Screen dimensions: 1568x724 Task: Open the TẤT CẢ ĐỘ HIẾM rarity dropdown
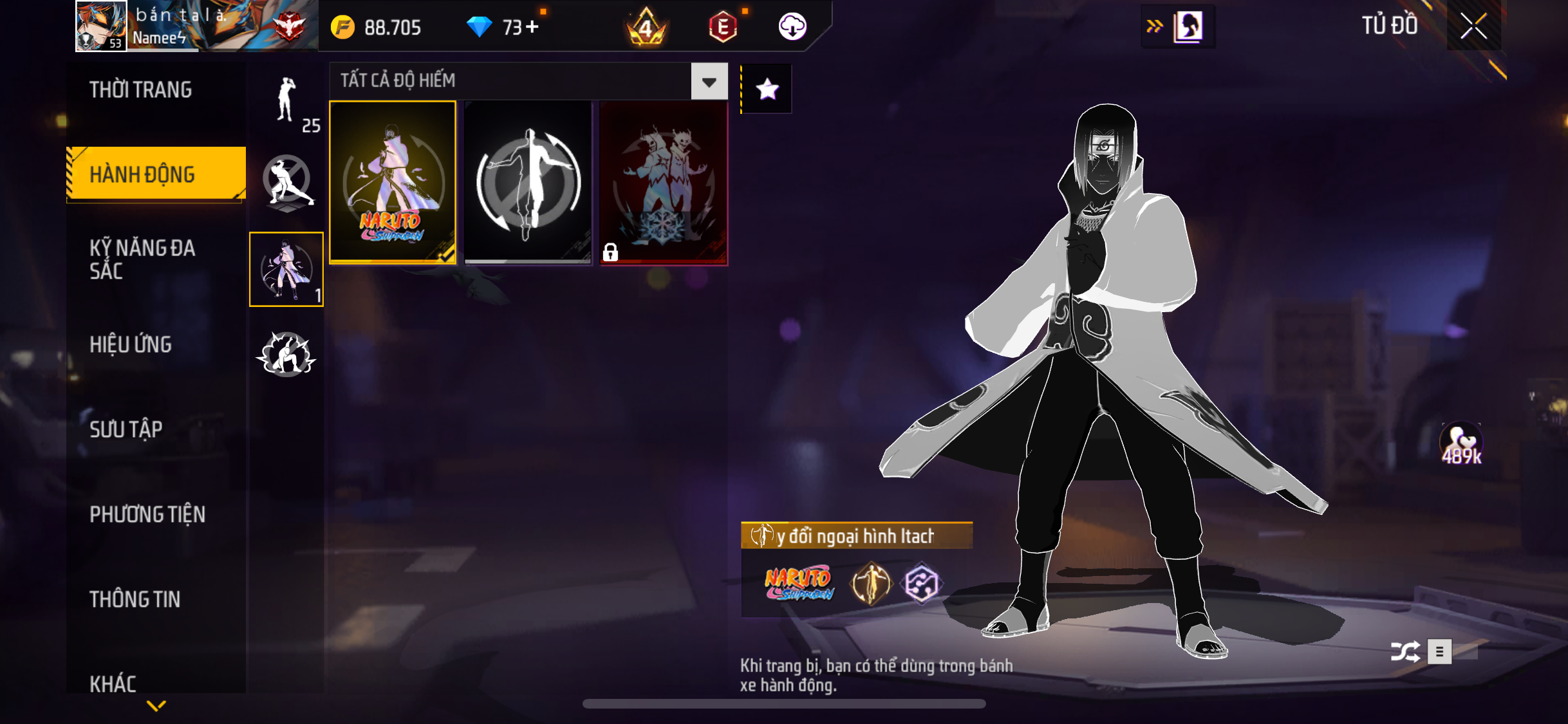click(x=709, y=82)
